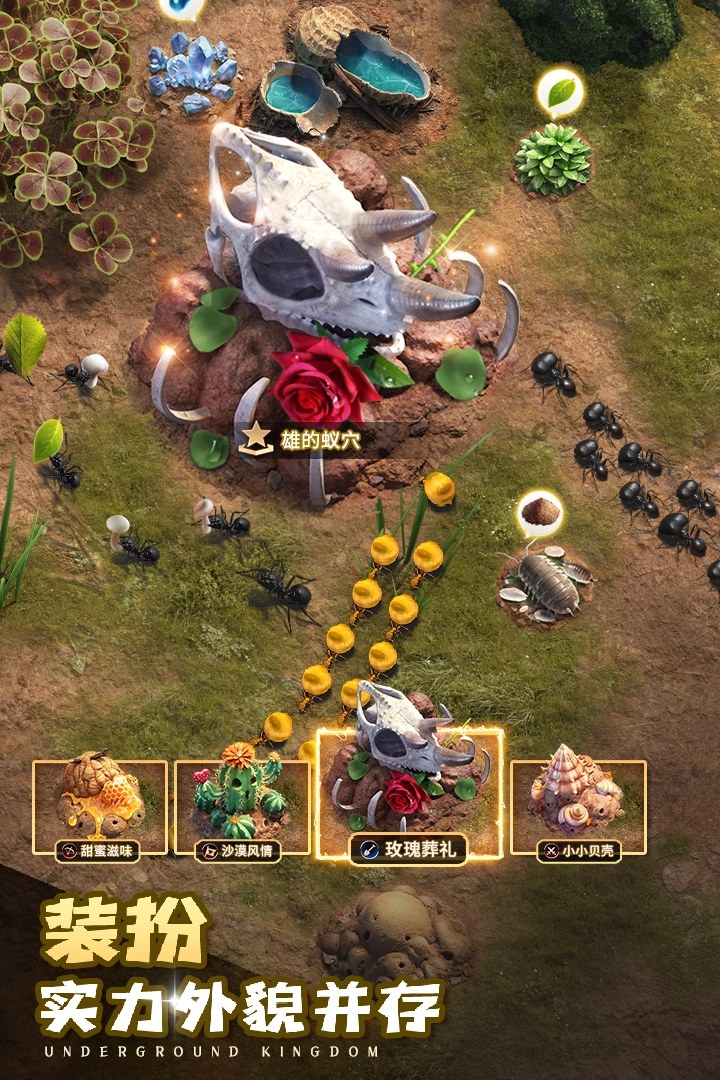Screen dimensions: 720x1080
Task: Collect the water droplet bubble
Action: (181, 8)
